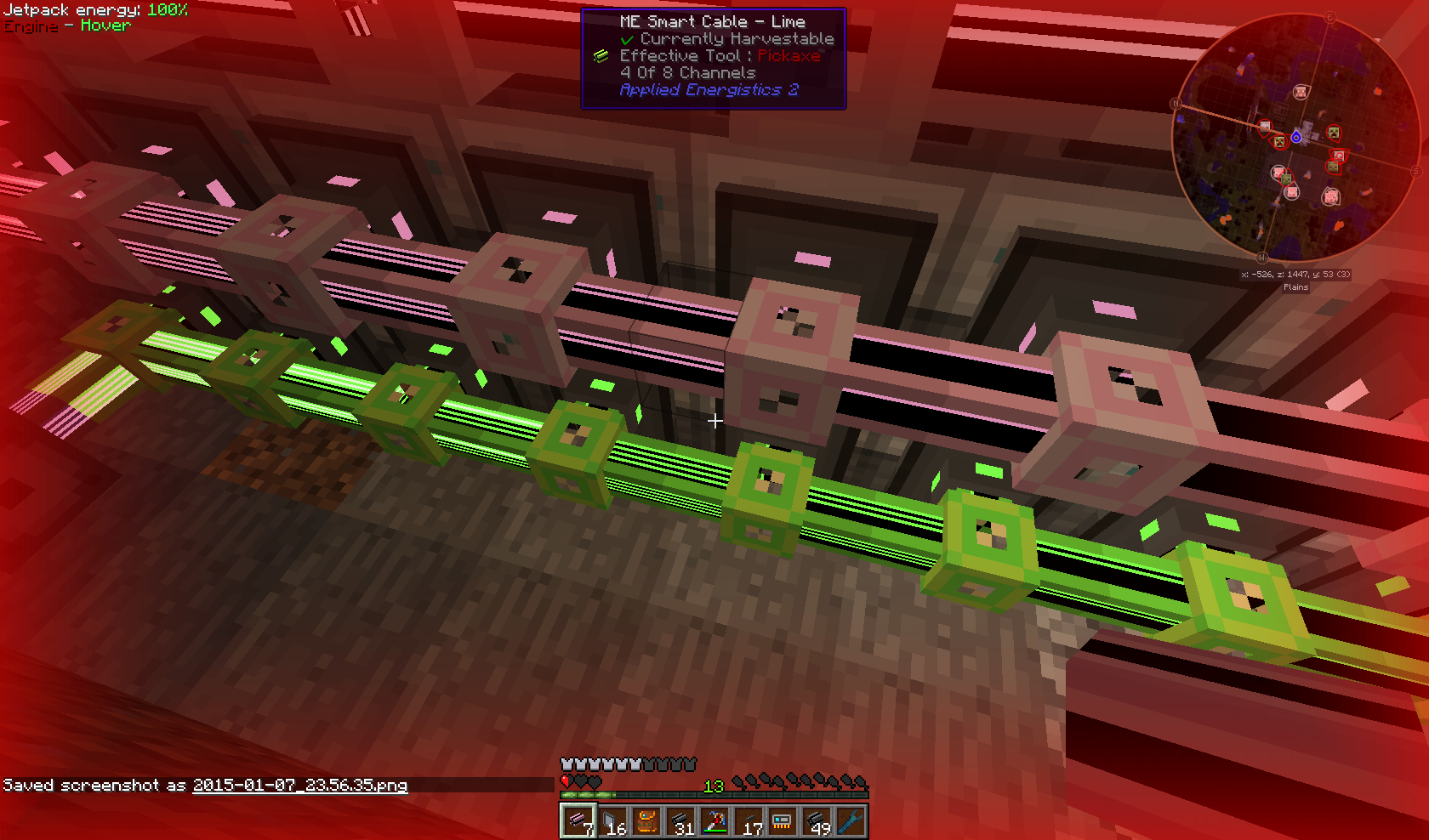Select the small gray item stack of 17
This screenshot has height=840, width=1429.
(749, 821)
